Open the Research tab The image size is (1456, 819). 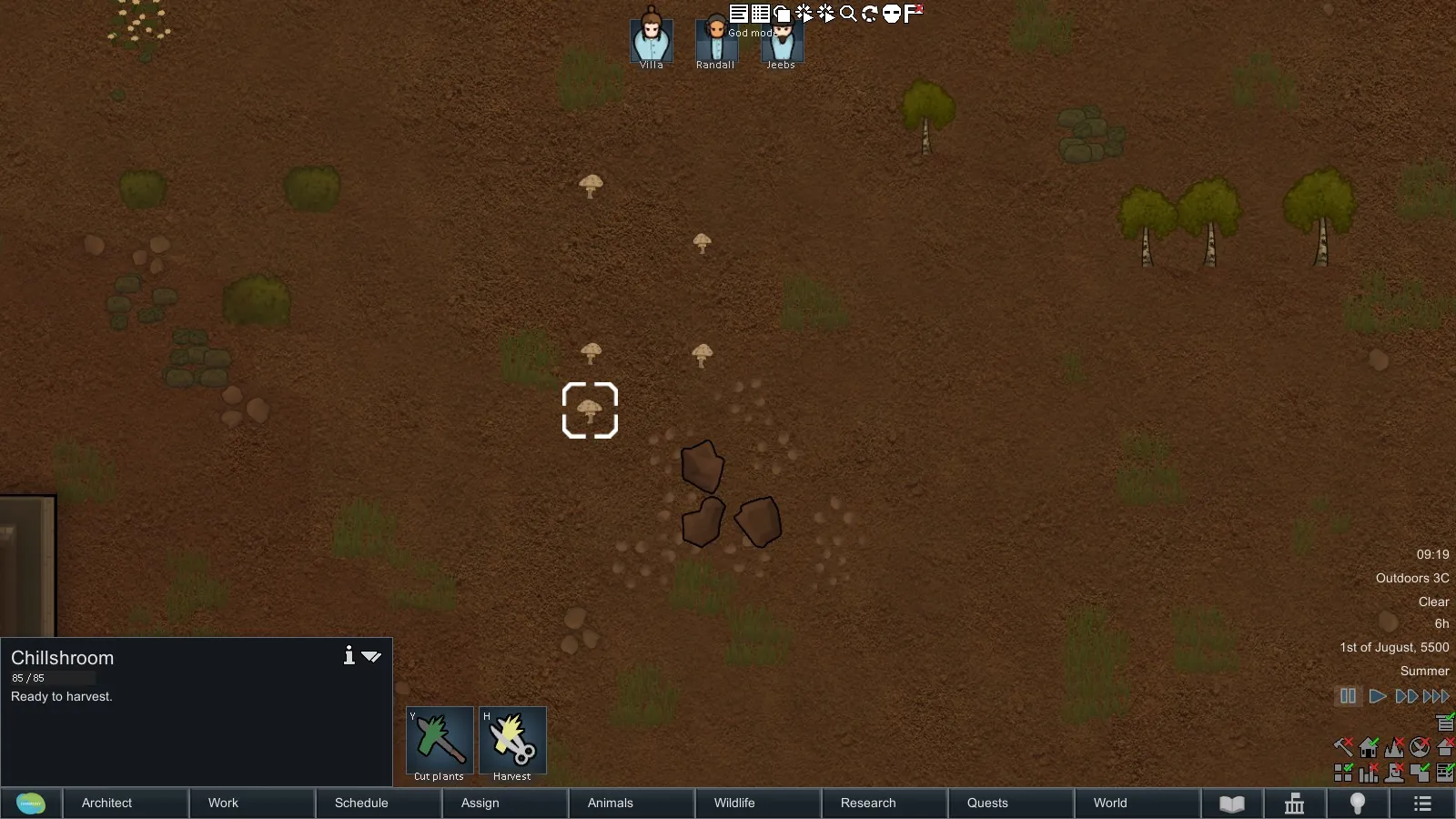pyautogui.click(x=868, y=803)
